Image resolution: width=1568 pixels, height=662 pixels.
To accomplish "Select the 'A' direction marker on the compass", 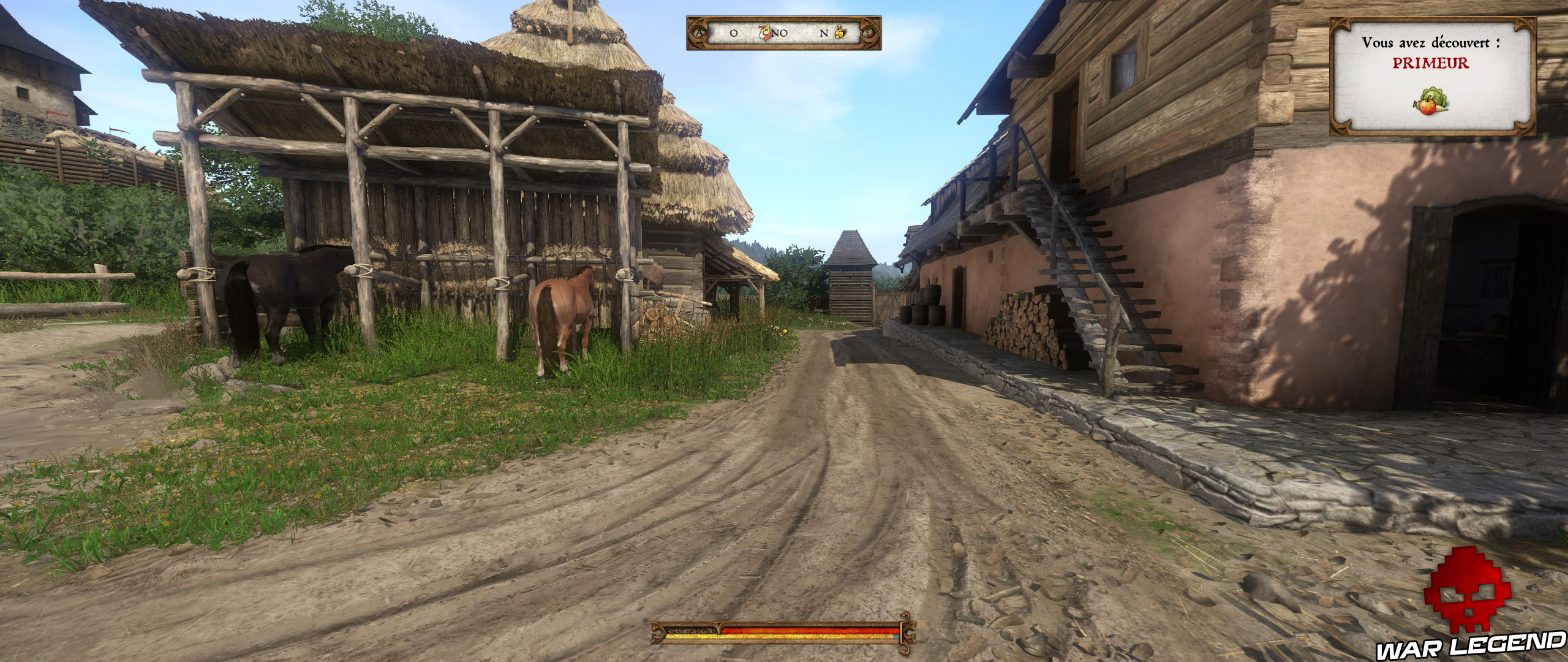I will pos(699,34).
